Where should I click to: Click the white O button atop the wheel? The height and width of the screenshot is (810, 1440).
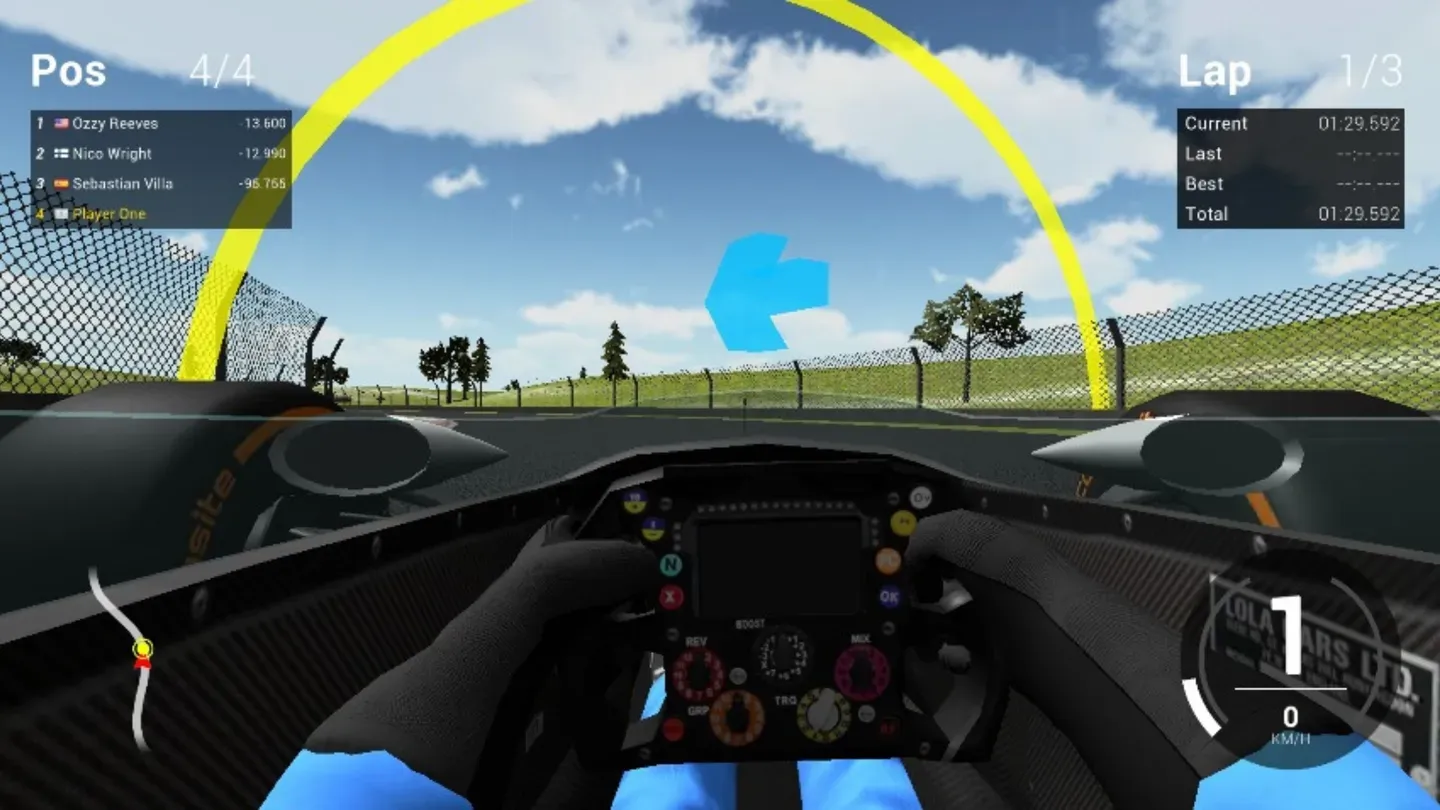919,497
